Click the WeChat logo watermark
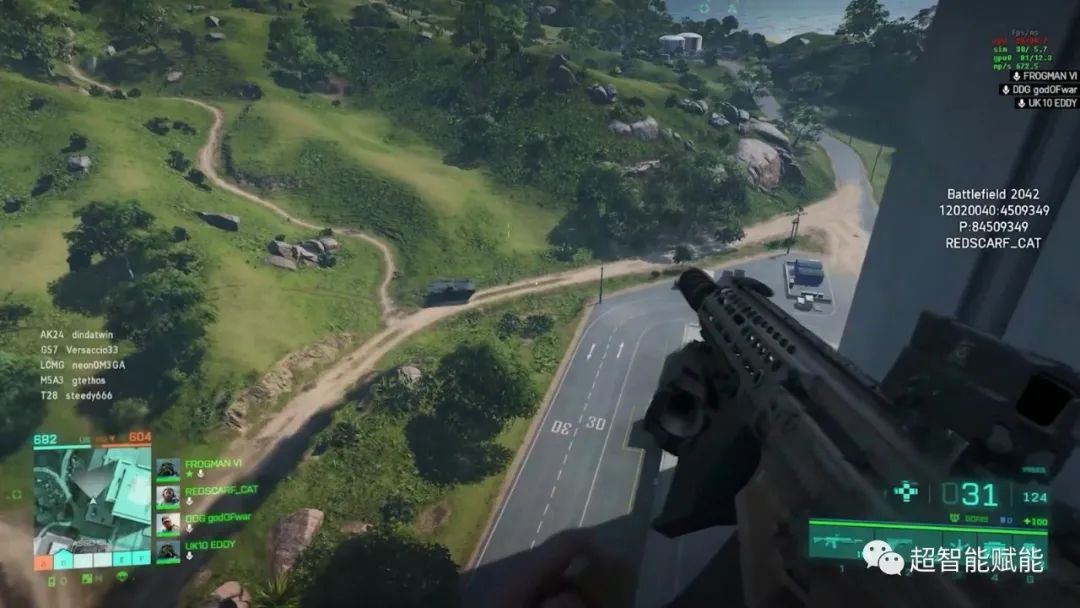 (883, 558)
